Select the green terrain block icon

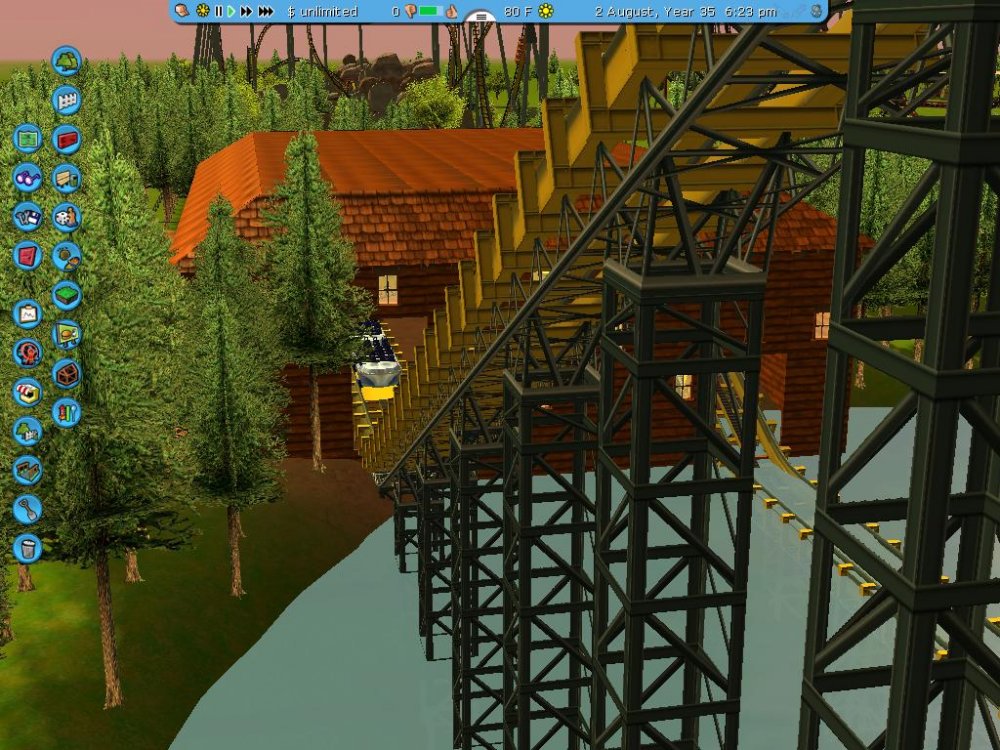[x=66, y=294]
